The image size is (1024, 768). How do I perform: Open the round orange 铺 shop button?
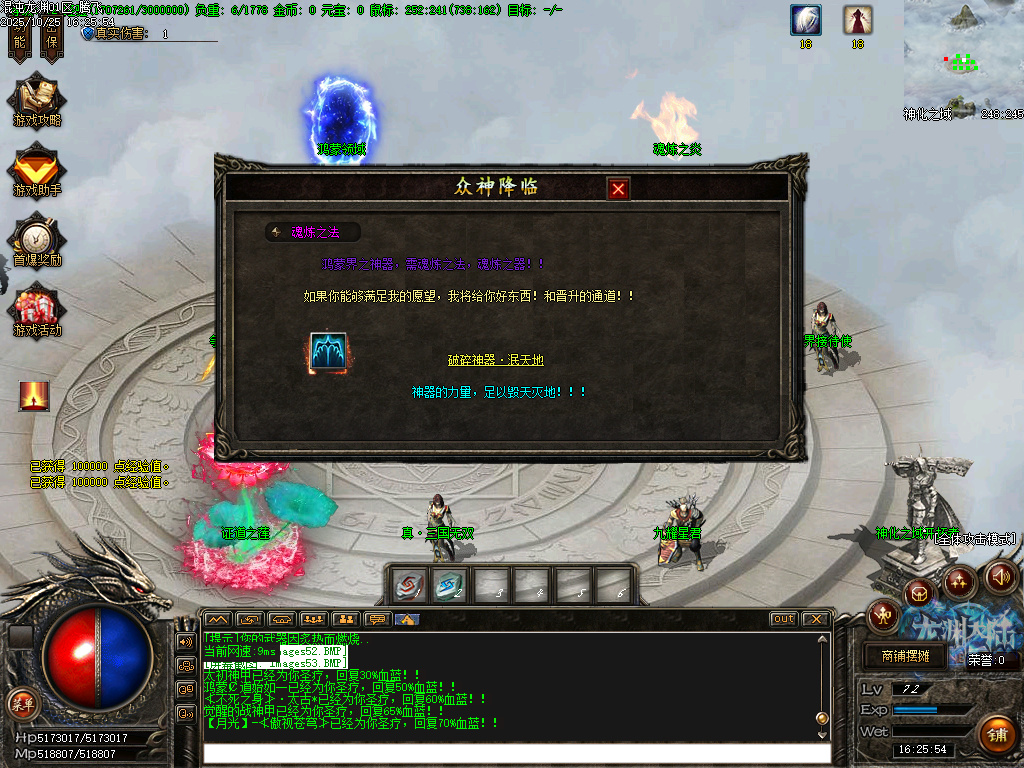[x=995, y=735]
